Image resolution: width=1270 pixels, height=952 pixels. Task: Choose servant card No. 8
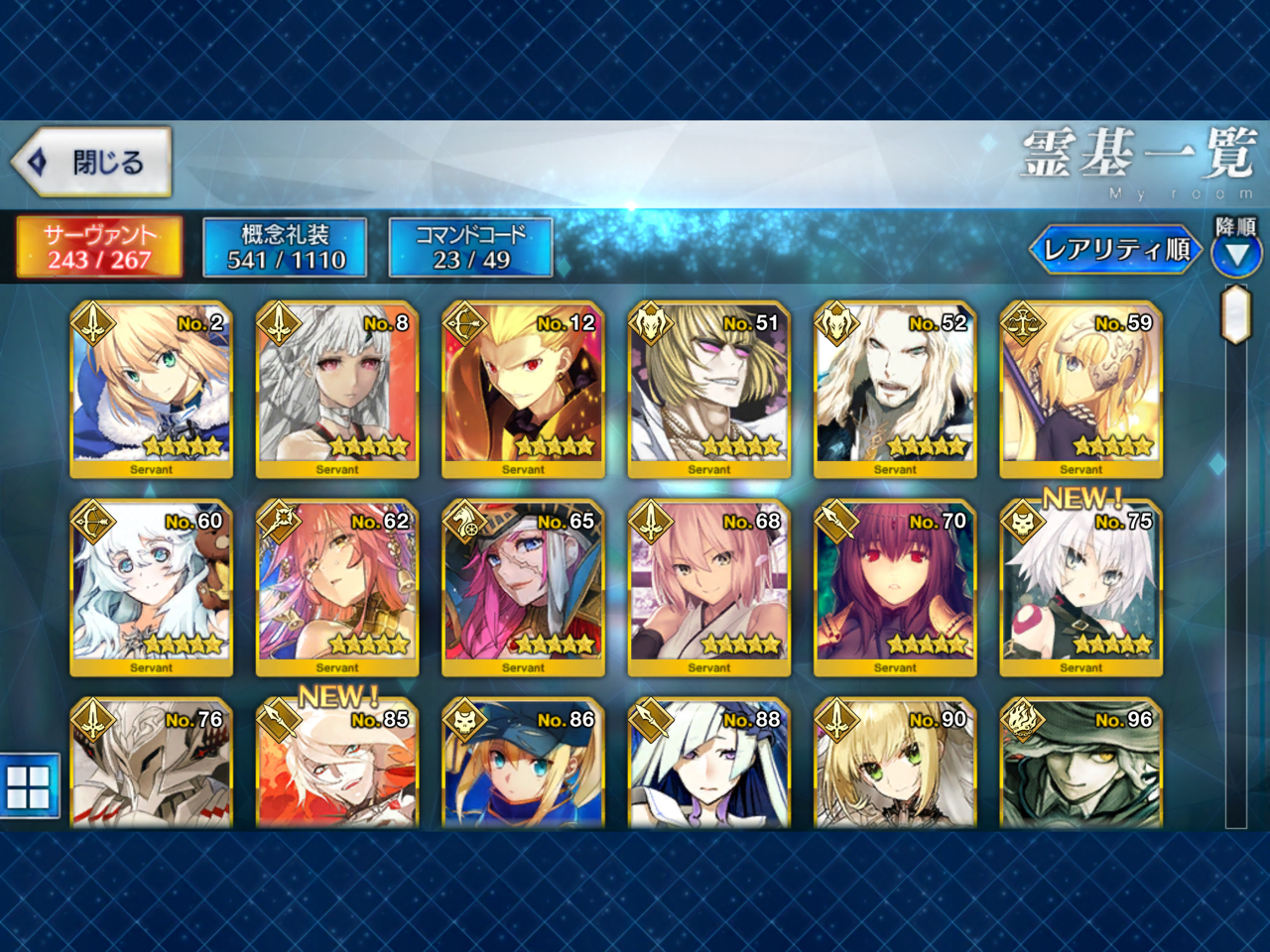[337, 389]
